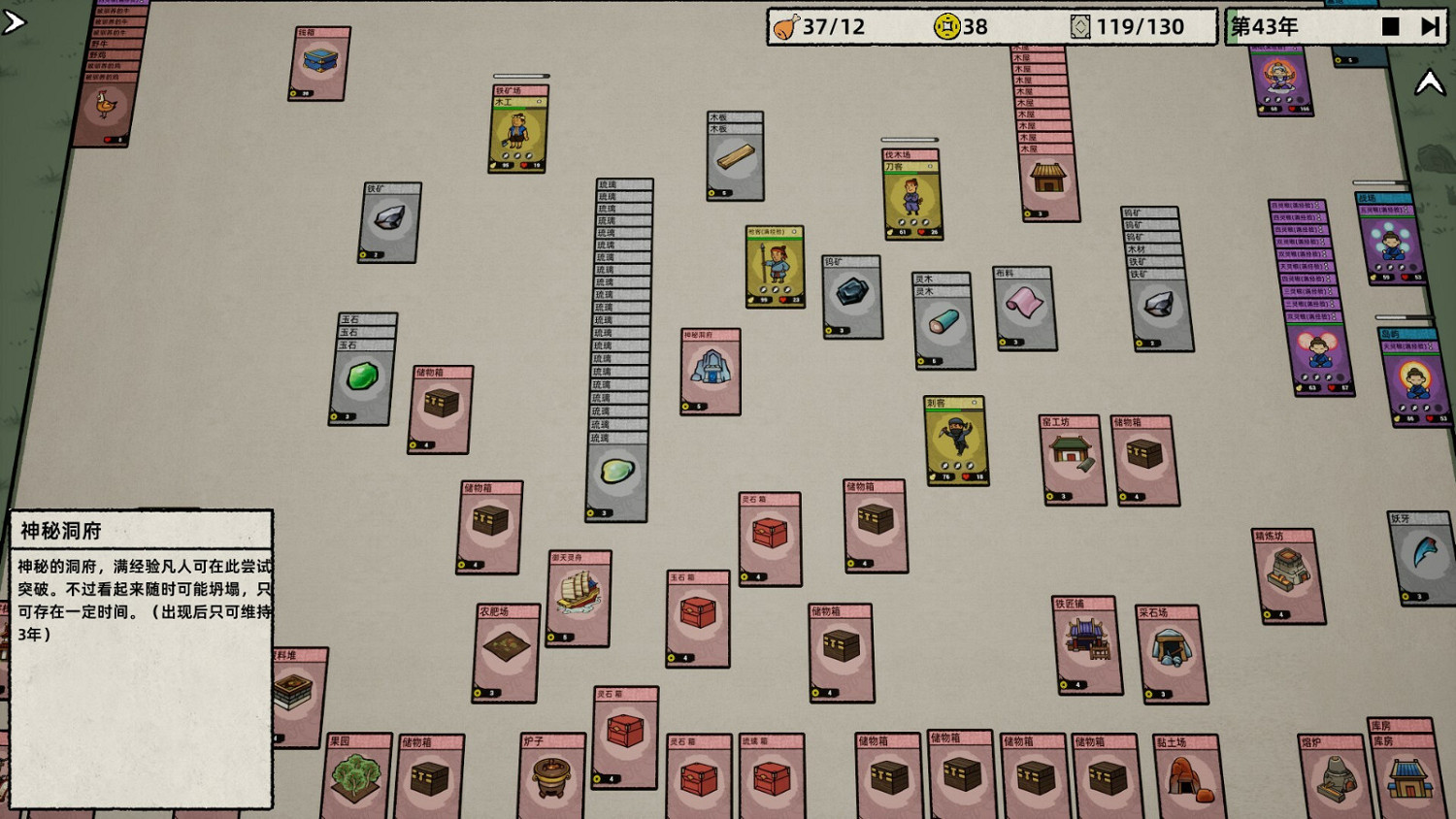
Task: Select the 神秘洞府 mysterious cave card
Action: tap(710, 374)
